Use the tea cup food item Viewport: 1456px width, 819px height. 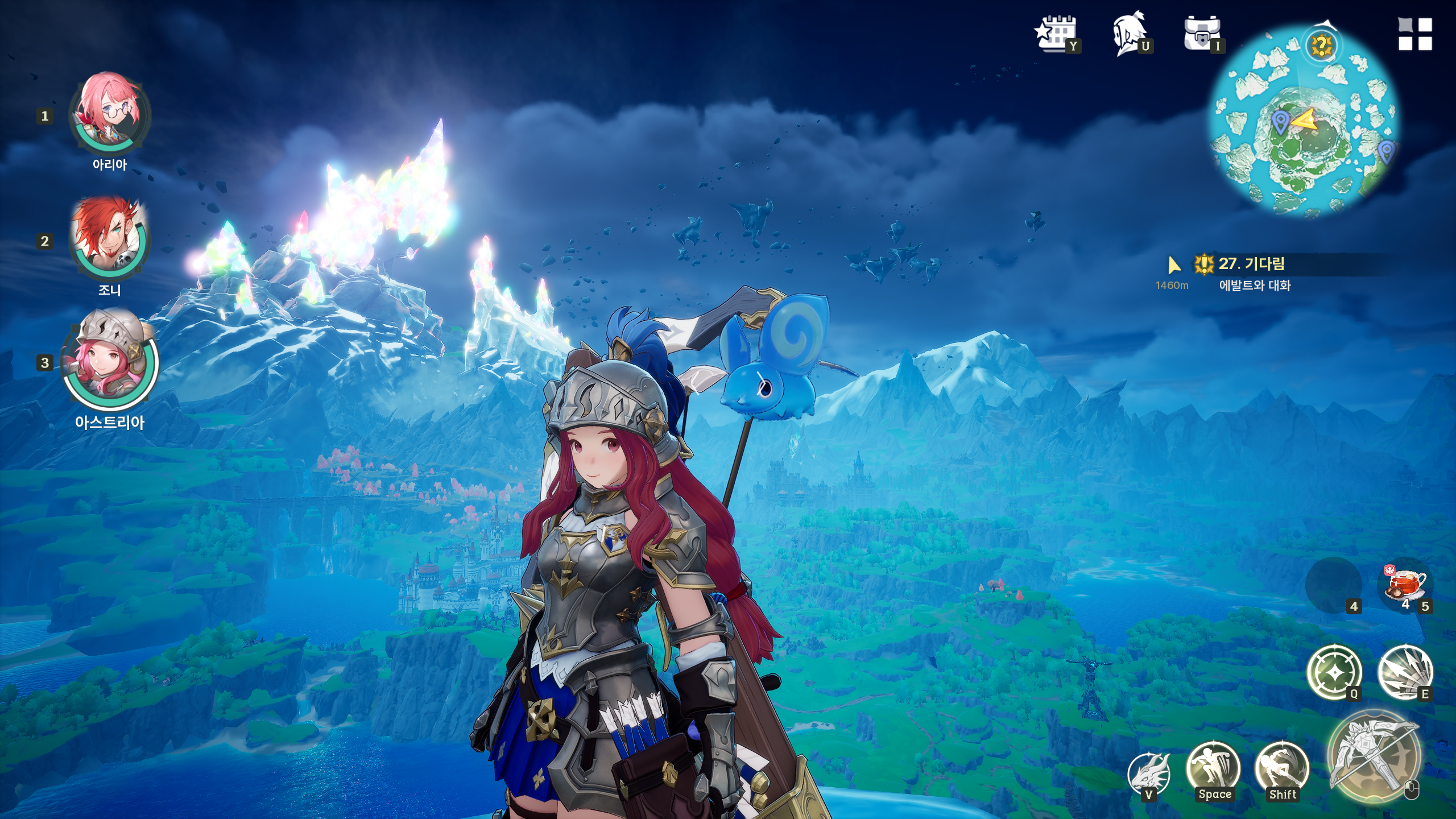1407,585
